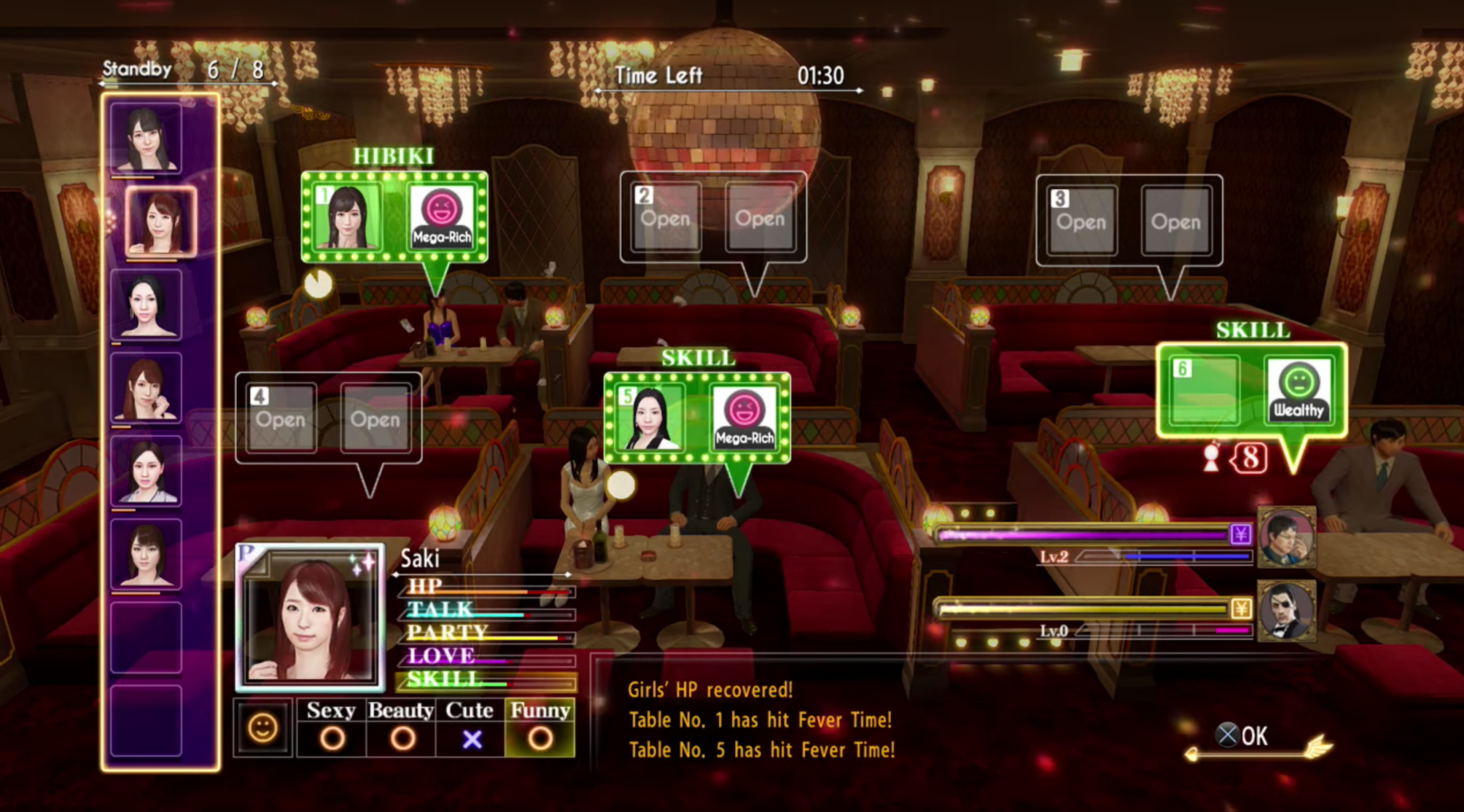
Task: Click the yellow smiley mood icon
Action: click(263, 728)
